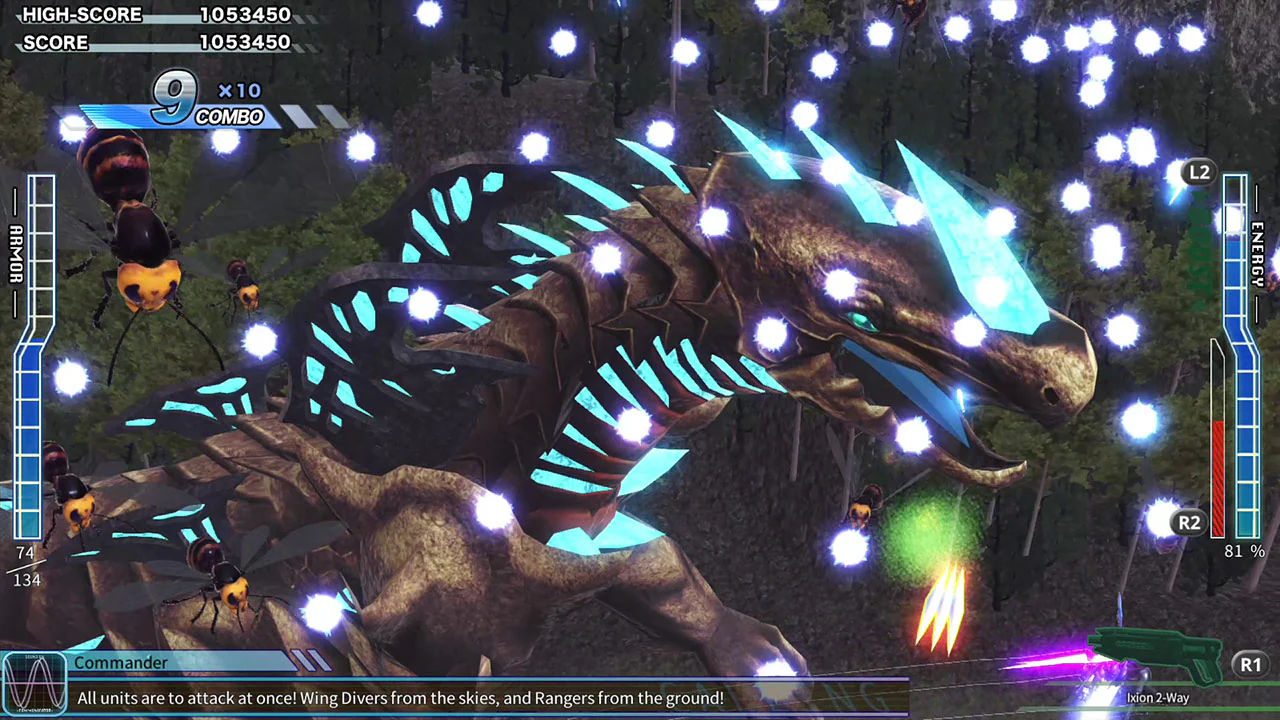Image resolution: width=1280 pixels, height=720 pixels.
Task: Click the armor value reading 74/134
Action: click(25, 565)
